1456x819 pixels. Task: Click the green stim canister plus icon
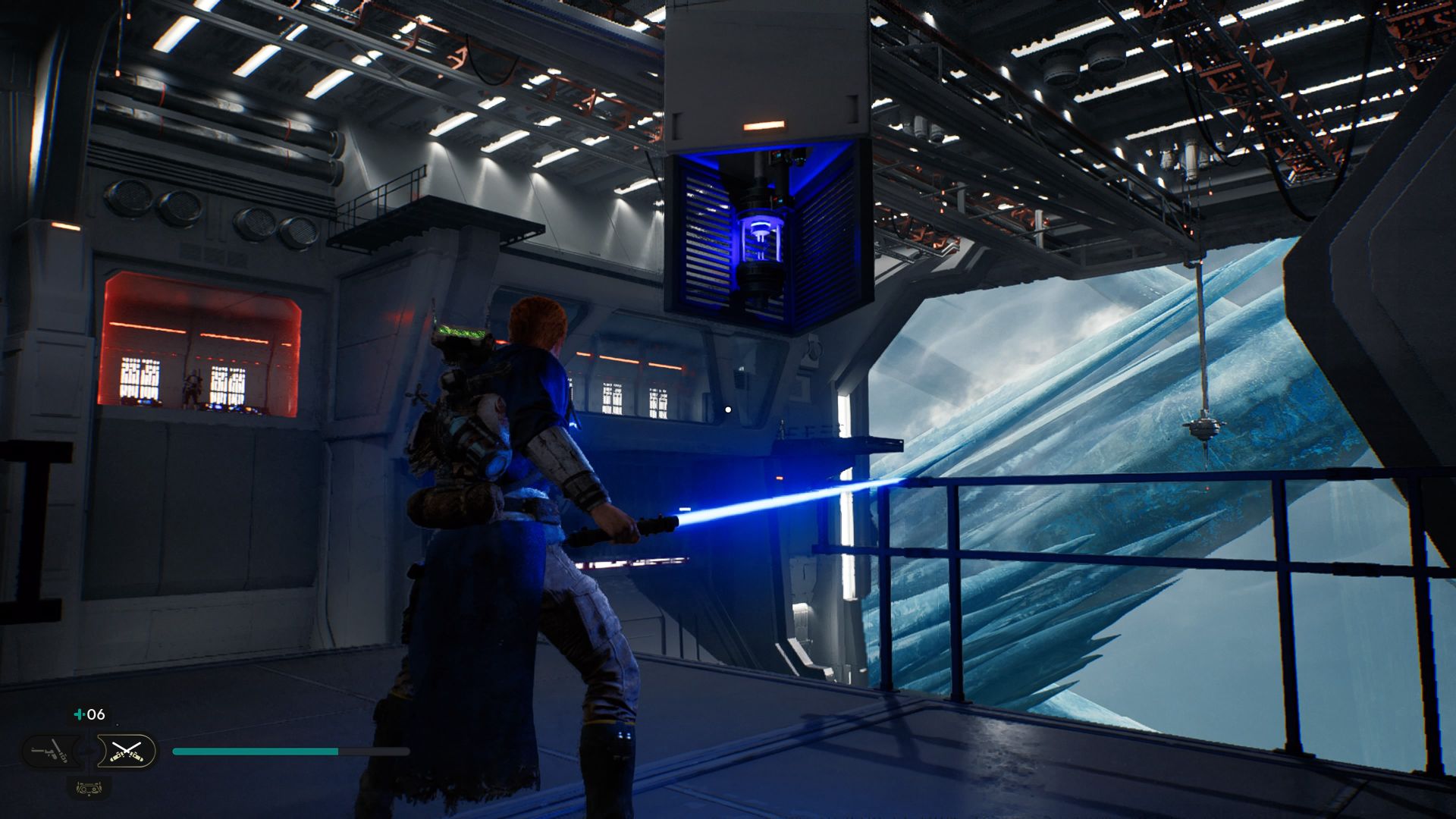point(80,714)
